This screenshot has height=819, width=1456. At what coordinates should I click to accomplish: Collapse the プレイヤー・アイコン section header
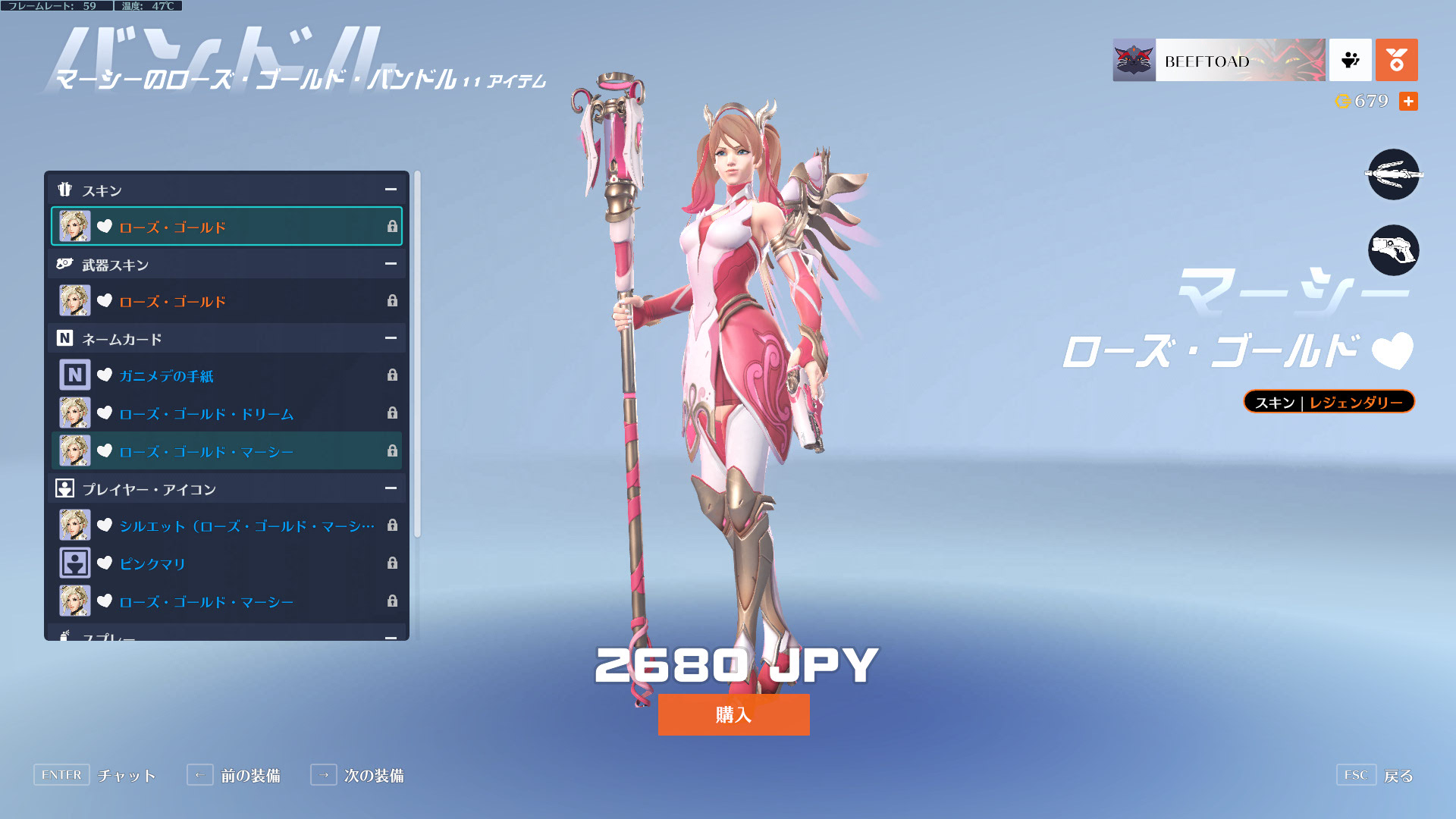391,488
